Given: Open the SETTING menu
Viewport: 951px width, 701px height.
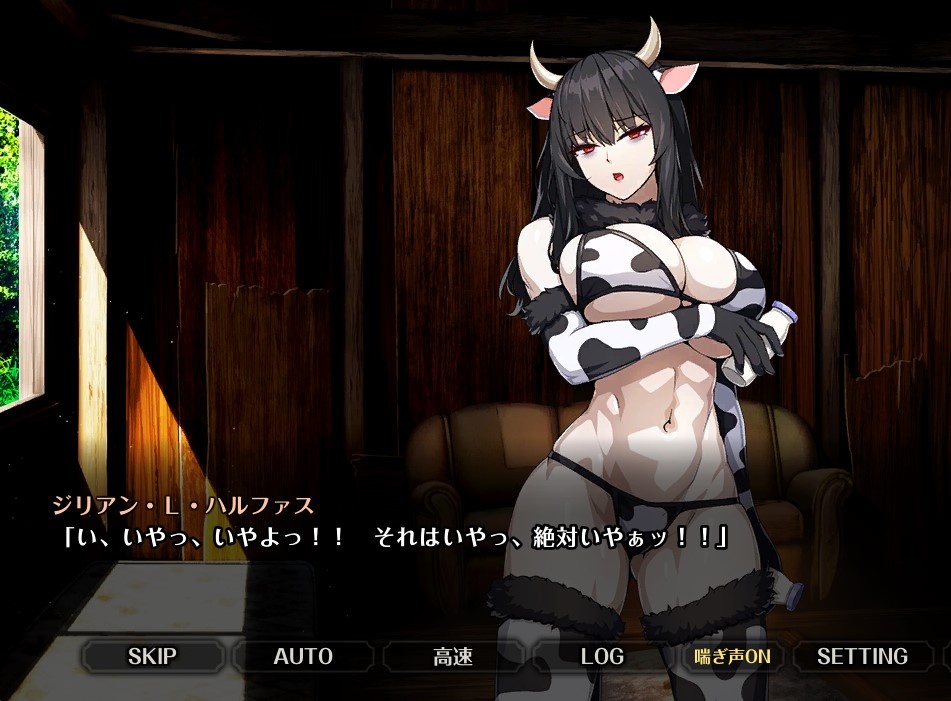Looking at the screenshot, I should (862, 657).
